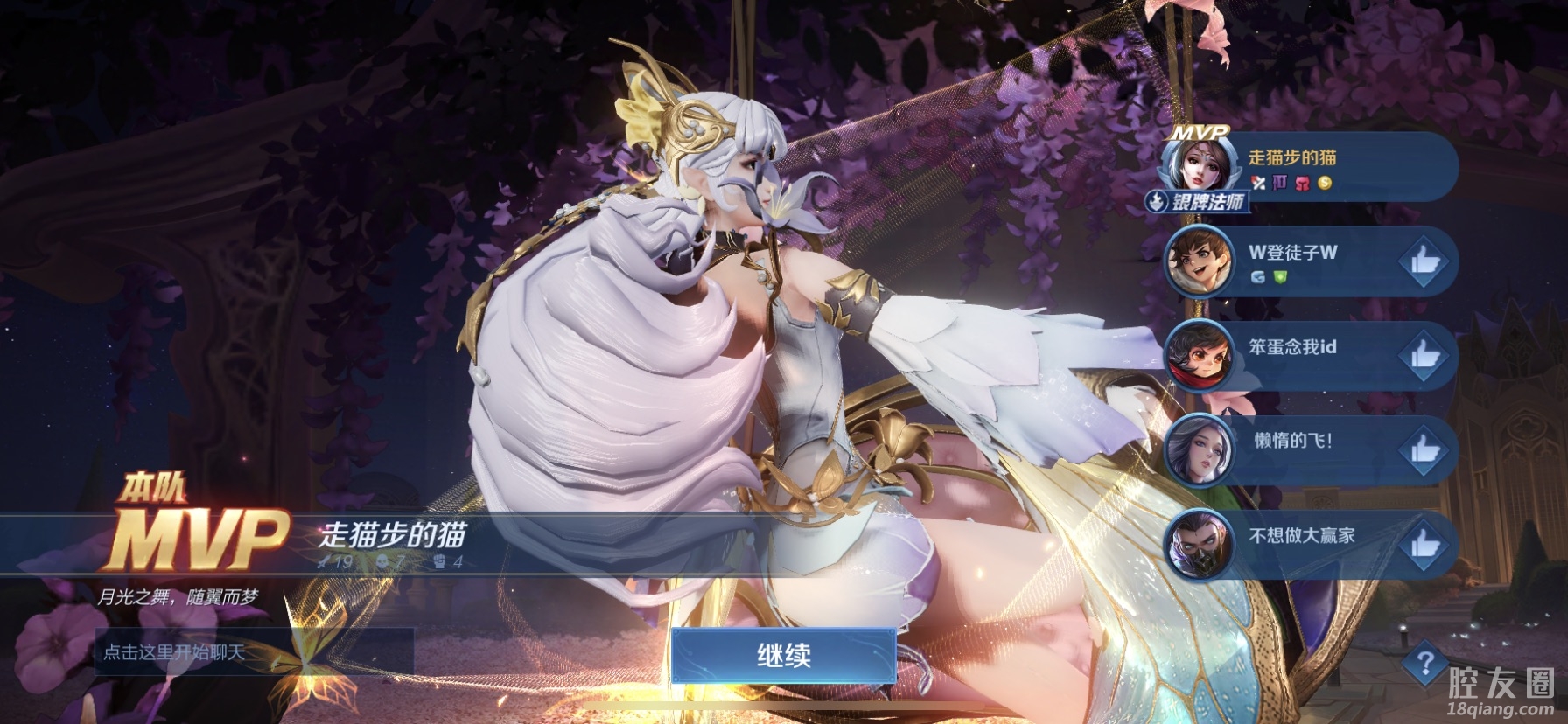View W登徒子W's hero avatar
This screenshot has width=1568, height=724.
1199,261
